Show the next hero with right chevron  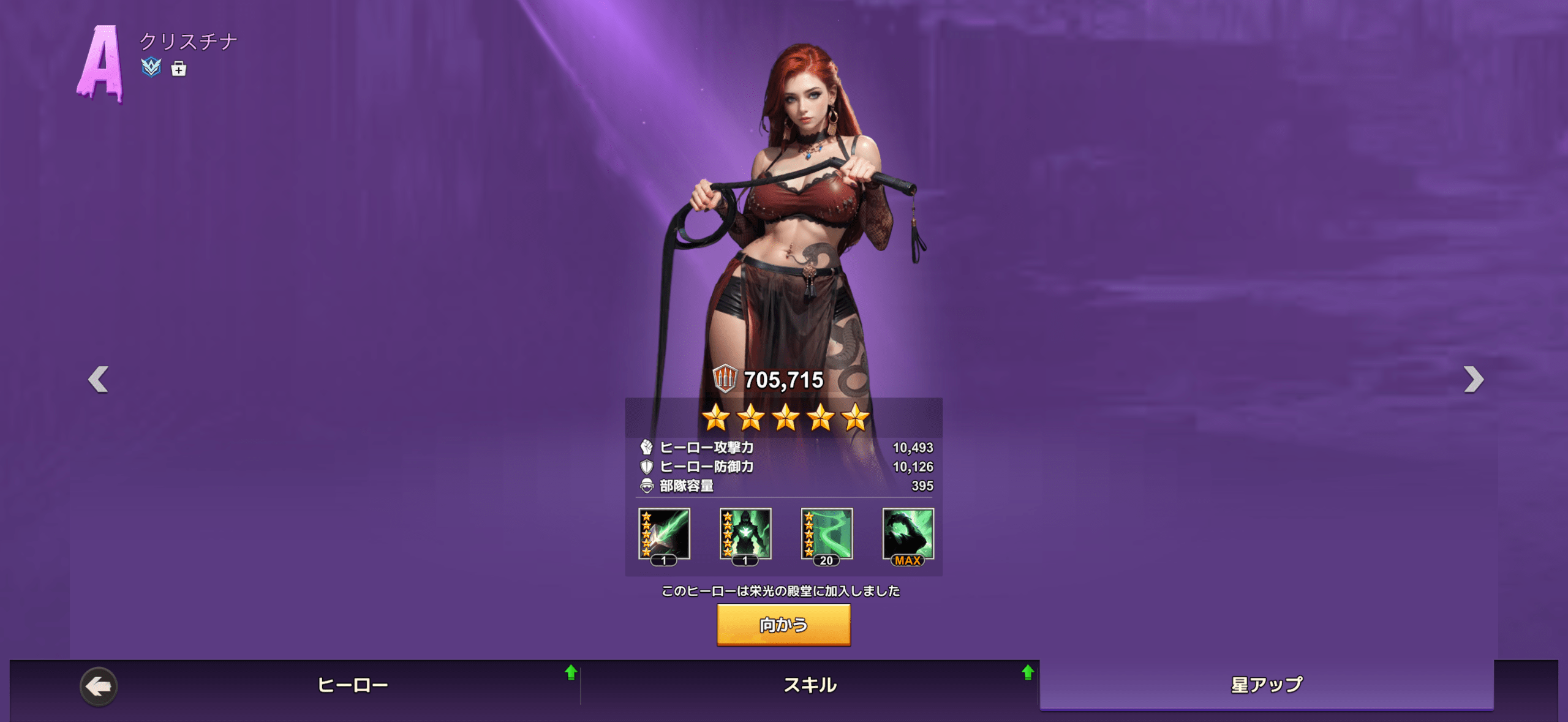pyautogui.click(x=1473, y=380)
